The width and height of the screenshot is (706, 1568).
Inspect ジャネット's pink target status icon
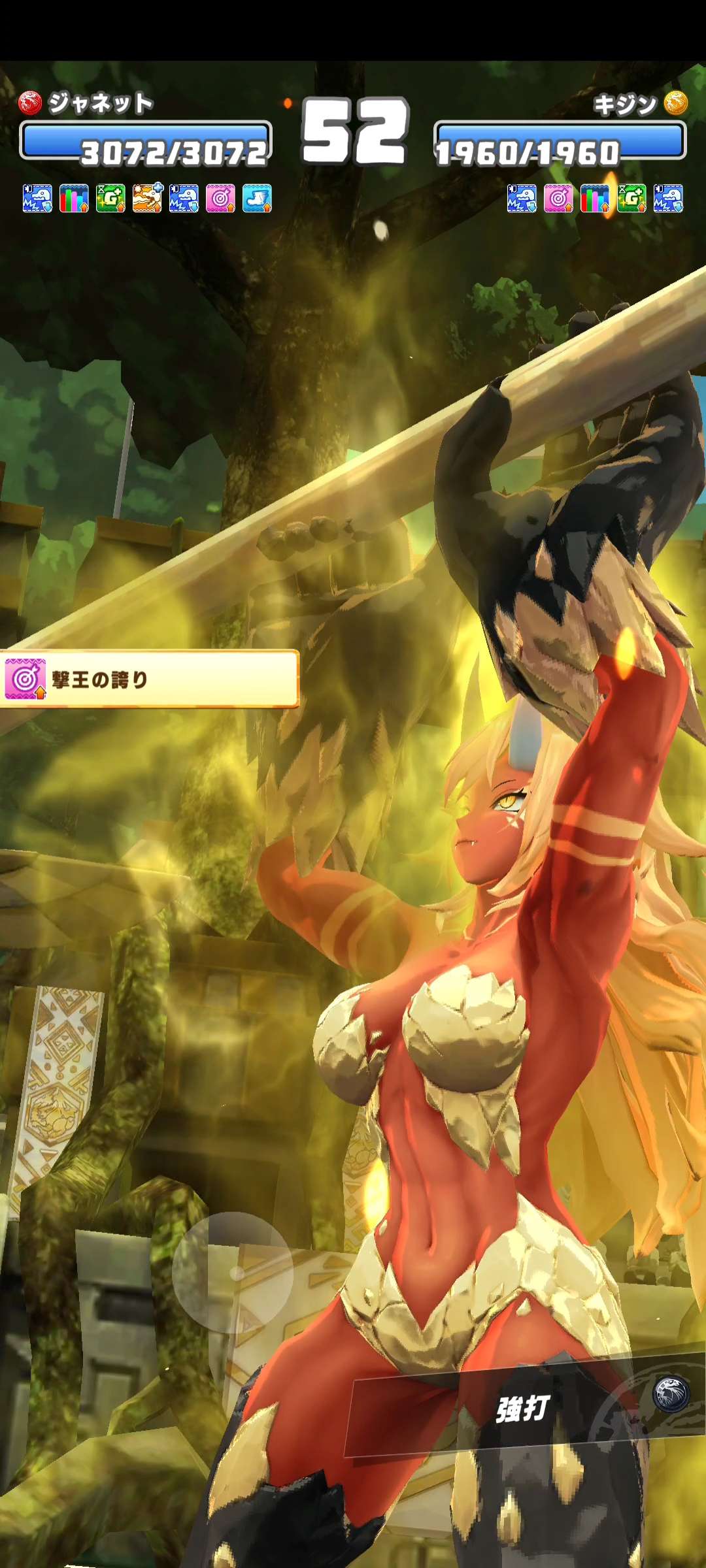point(220,198)
